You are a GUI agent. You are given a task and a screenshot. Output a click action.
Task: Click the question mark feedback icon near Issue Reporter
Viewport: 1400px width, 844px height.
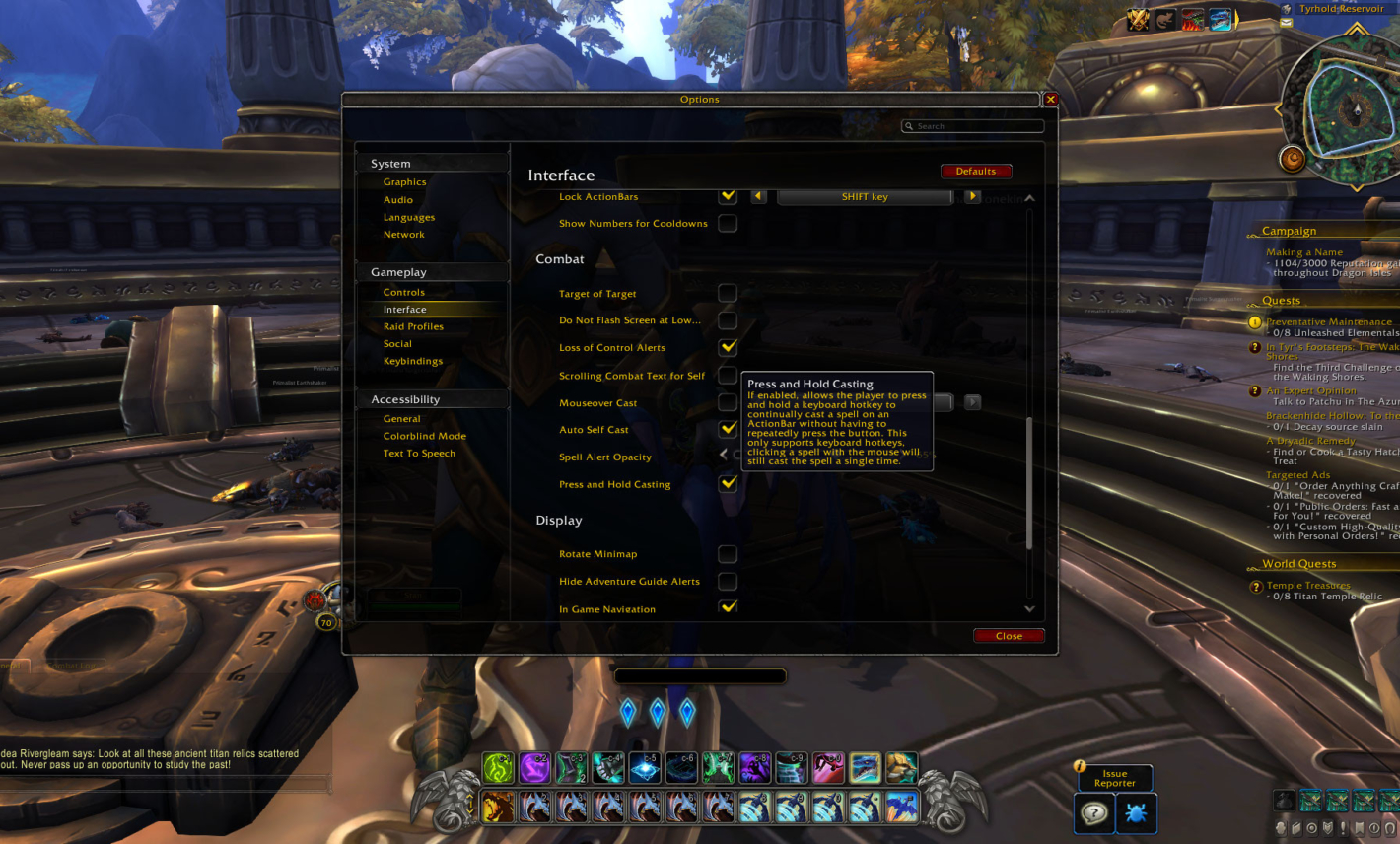[x=1094, y=813]
